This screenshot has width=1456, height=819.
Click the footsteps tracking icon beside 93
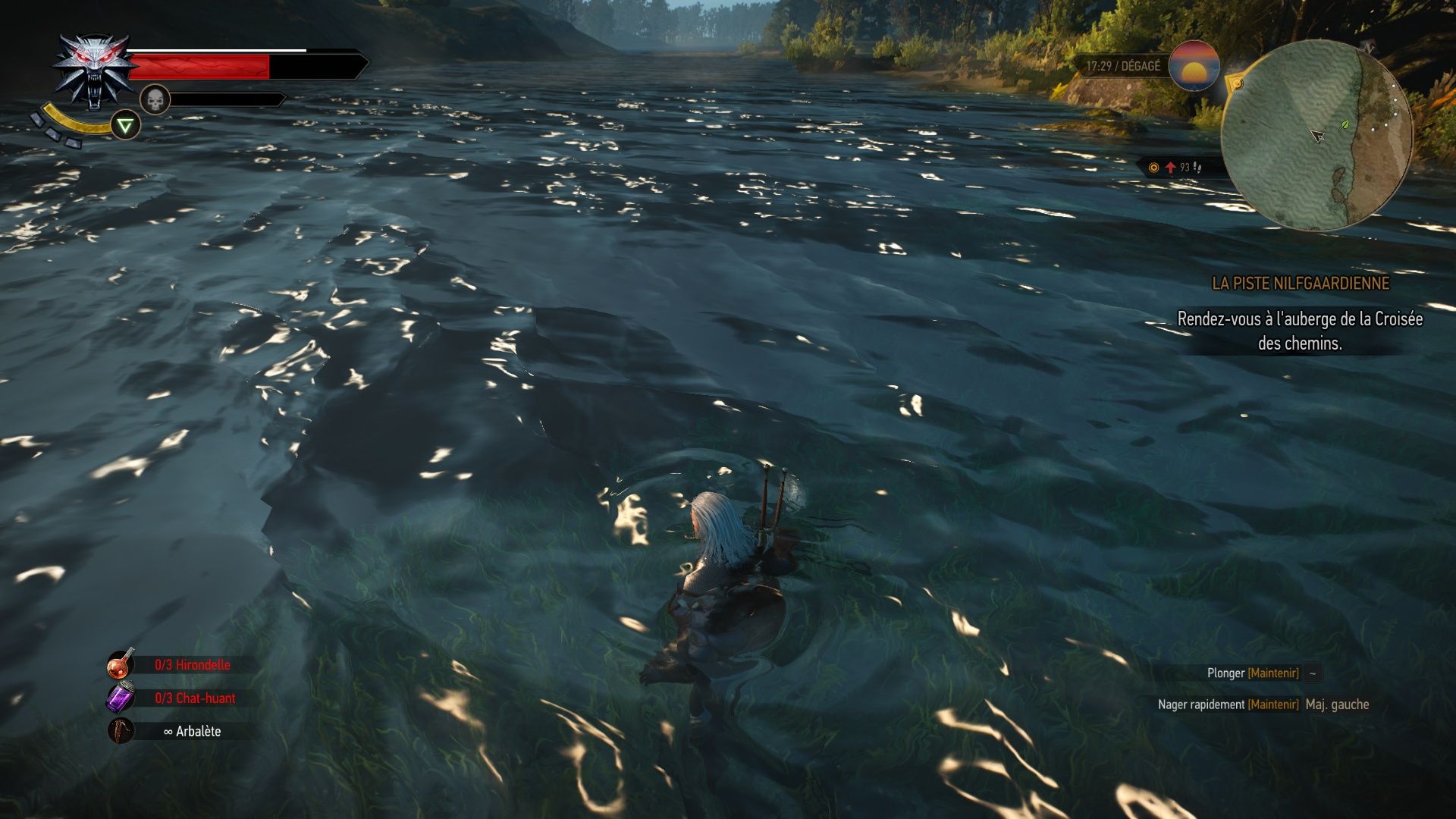(x=1198, y=168)
